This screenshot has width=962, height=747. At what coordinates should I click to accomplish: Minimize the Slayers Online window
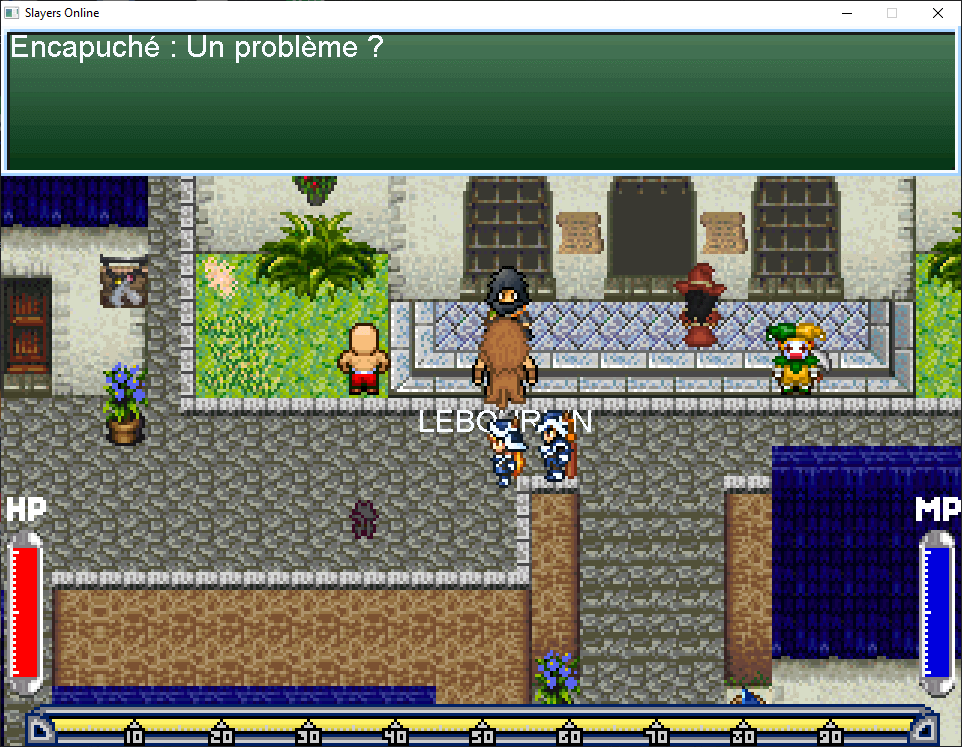(846, 14)
